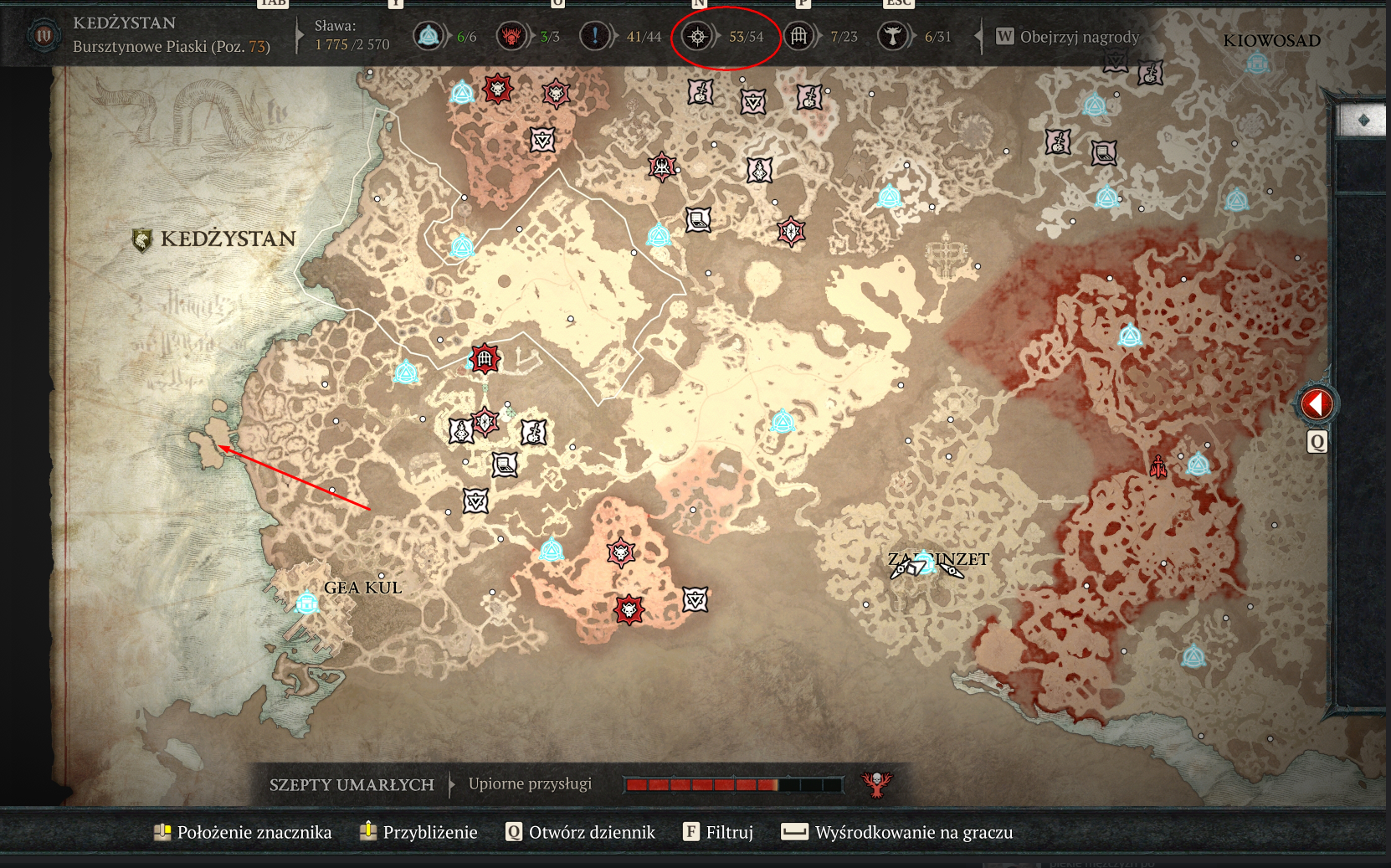Screen dimensions: 1391x868
Task: Click the red arrow journal panel toggle
Action: (1317, 404)
